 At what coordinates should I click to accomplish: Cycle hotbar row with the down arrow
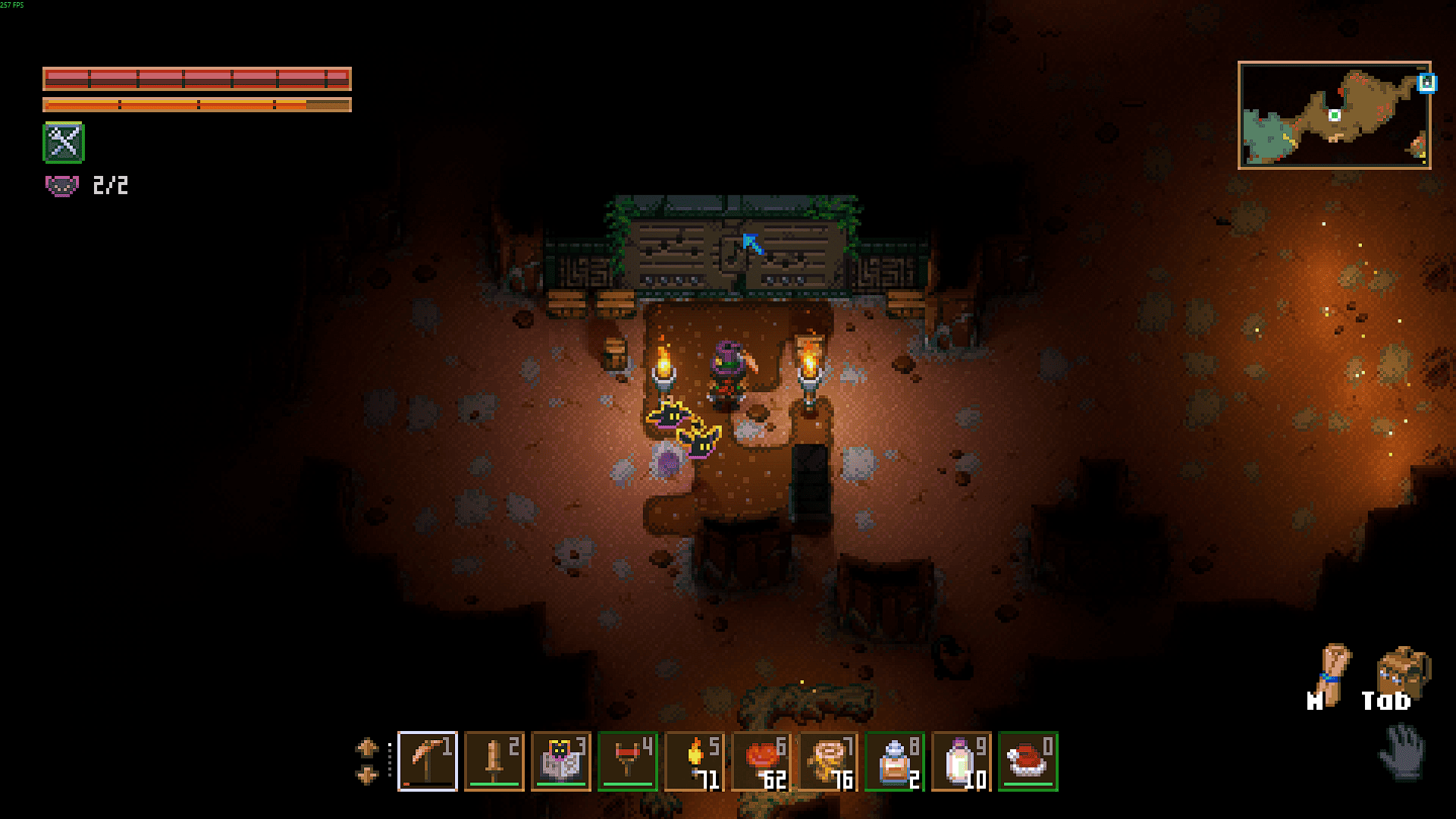click(x=367, y=776)
